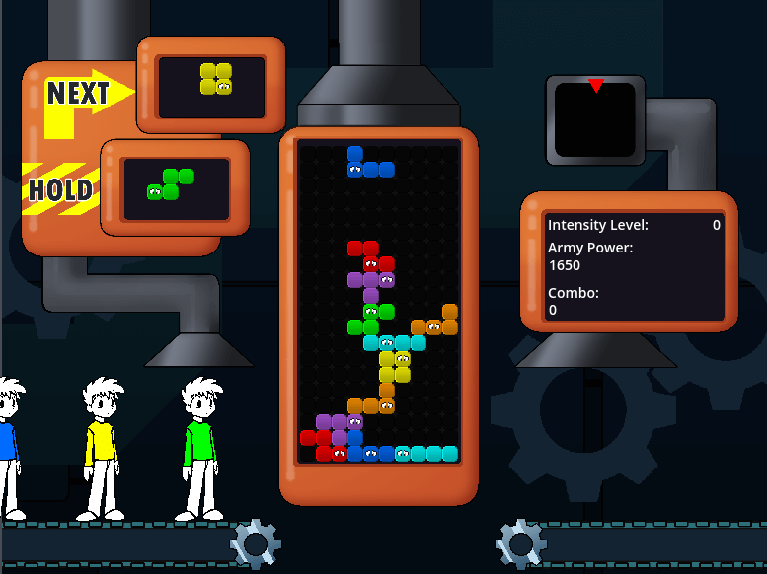Click the yellow square piece in the NEXT preview
767x574 pixels.
[216, 79]
